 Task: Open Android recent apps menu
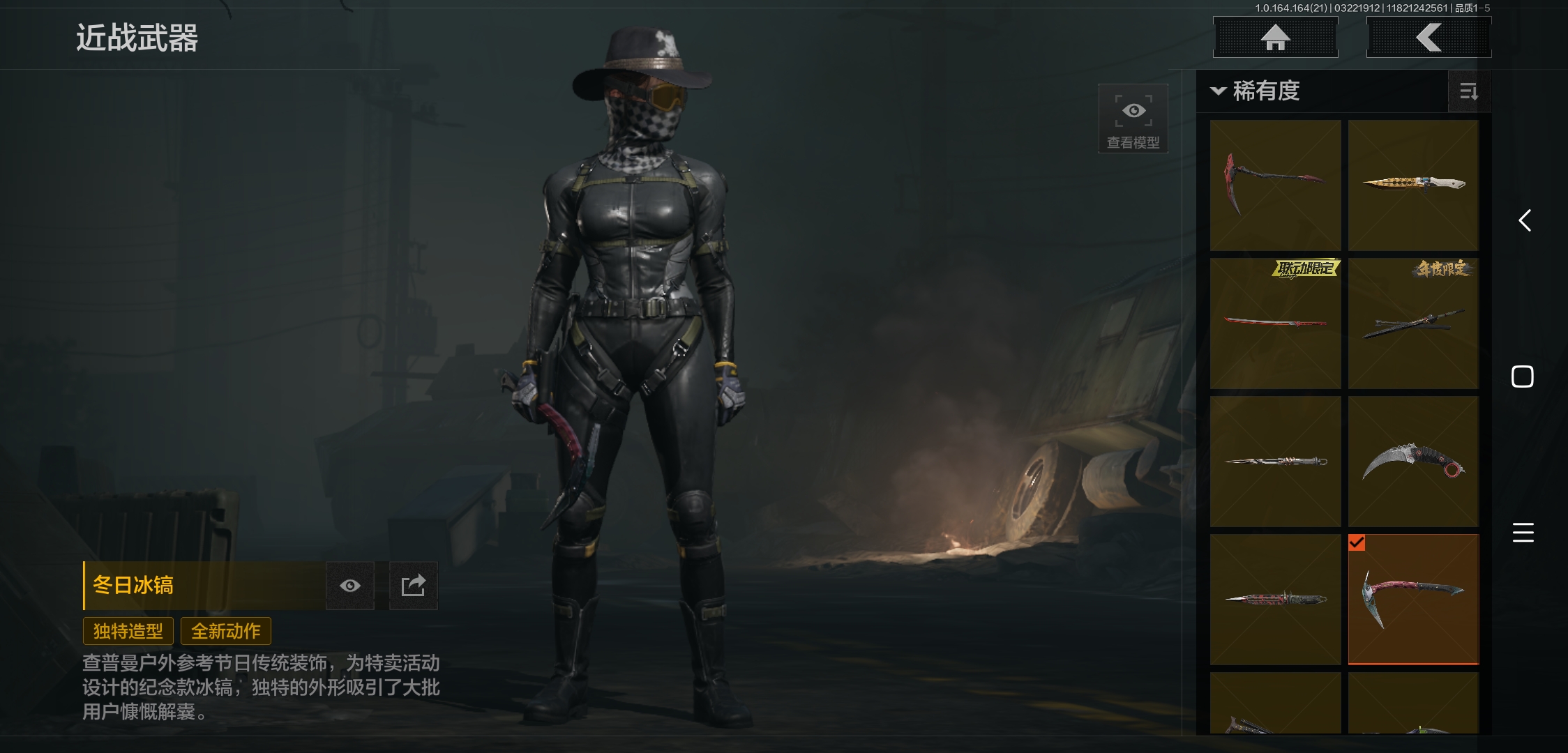[x=1523, y=533]
